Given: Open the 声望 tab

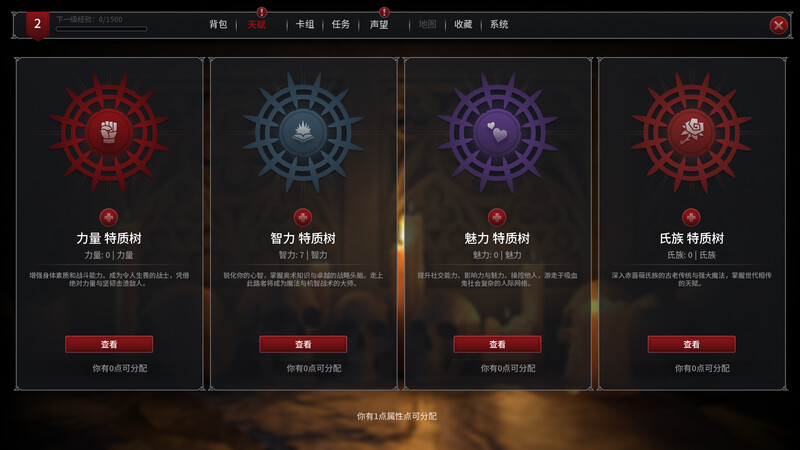Looking at the screenshot, I should click(379, 24).
